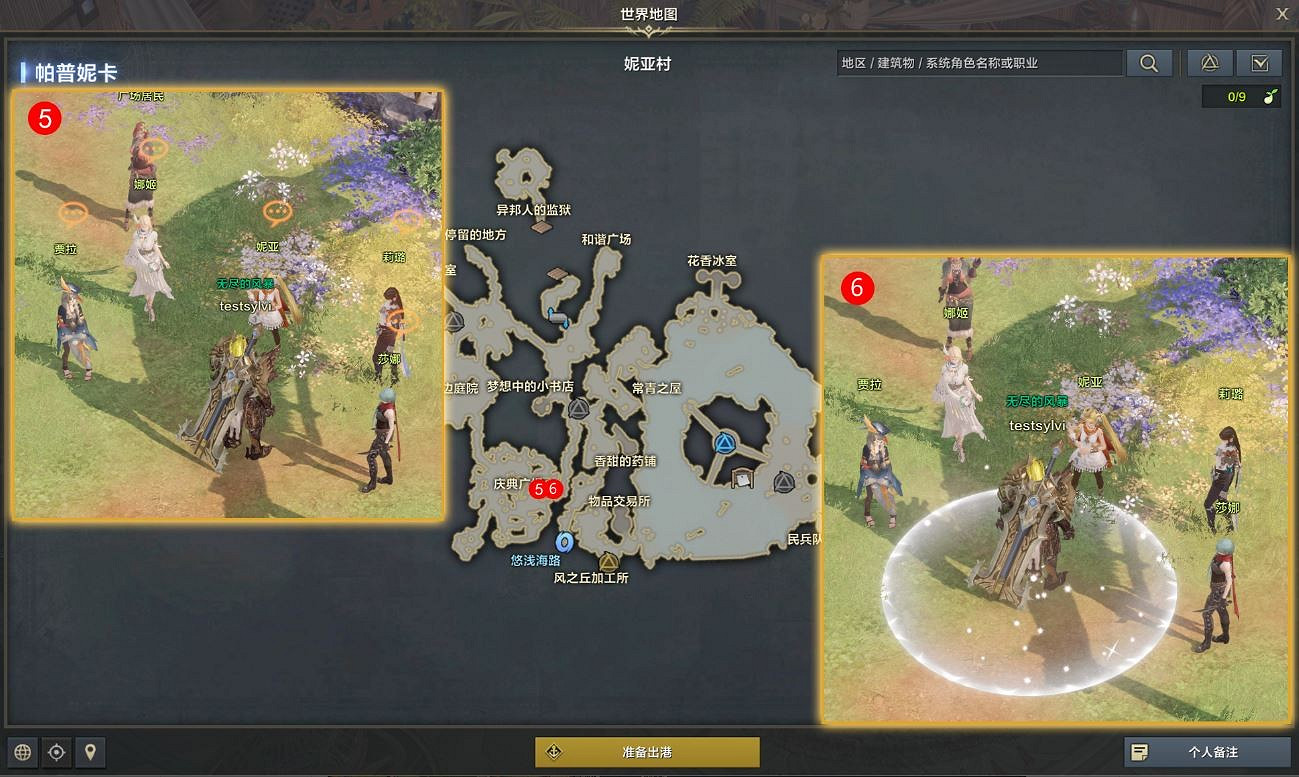Open the quest checklist icon

tap(1259, 62)
